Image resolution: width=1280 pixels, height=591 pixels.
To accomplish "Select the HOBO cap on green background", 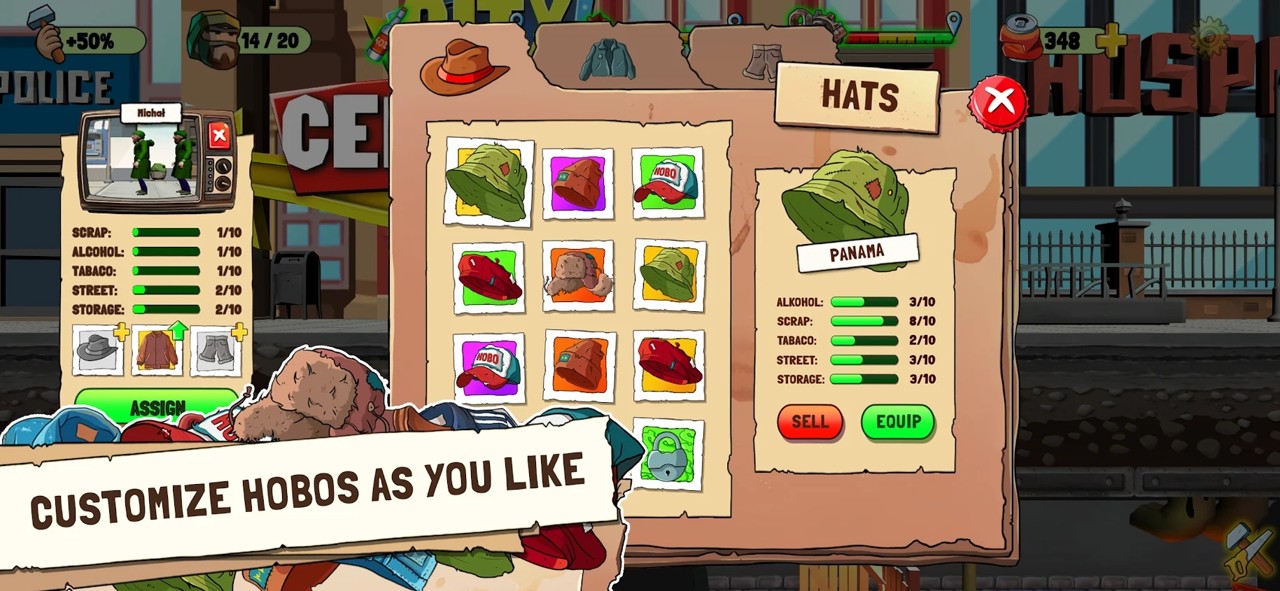I will coord(667,184).
